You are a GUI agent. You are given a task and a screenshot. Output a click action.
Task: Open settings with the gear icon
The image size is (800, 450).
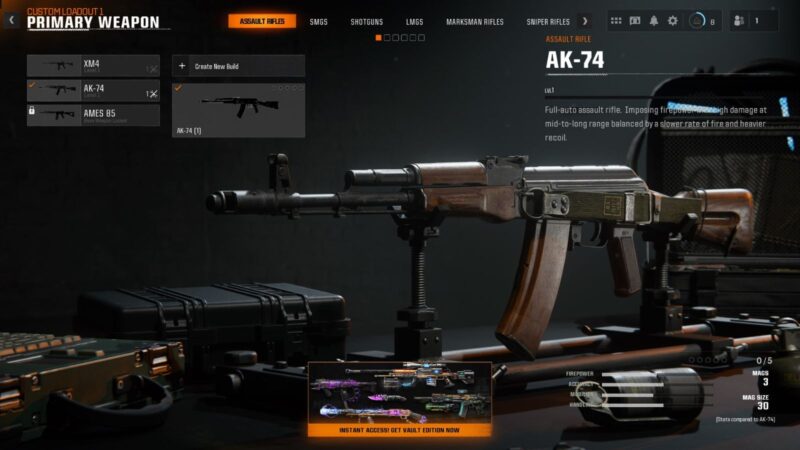tap(673, 21)
